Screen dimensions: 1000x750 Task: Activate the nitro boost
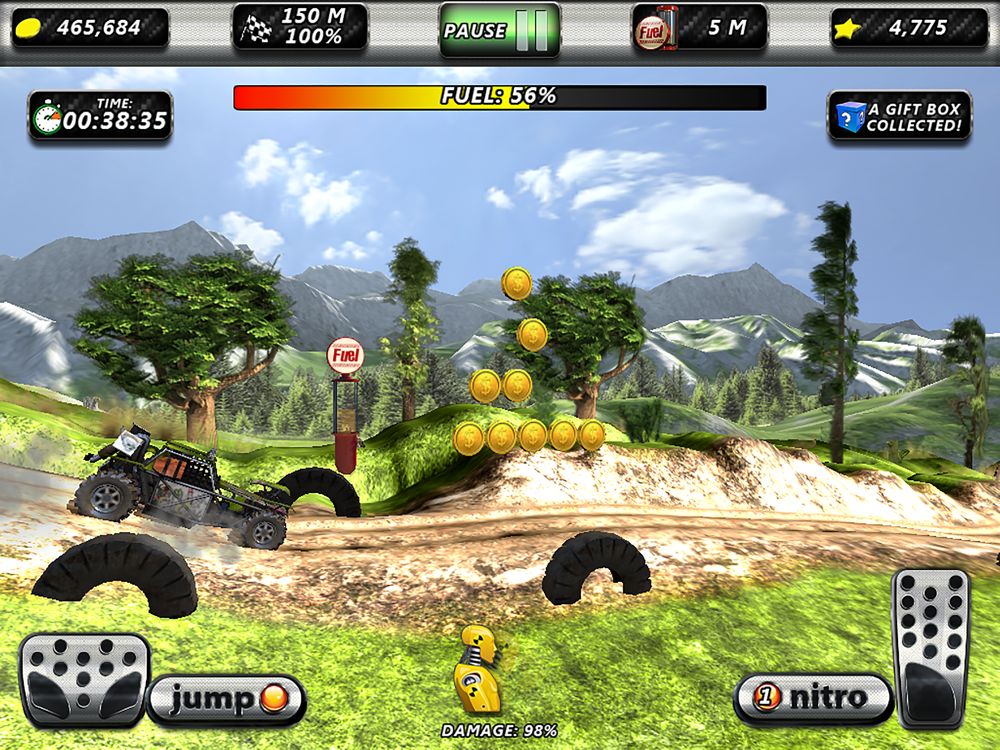pyautogui.click(x=813, y=697)
